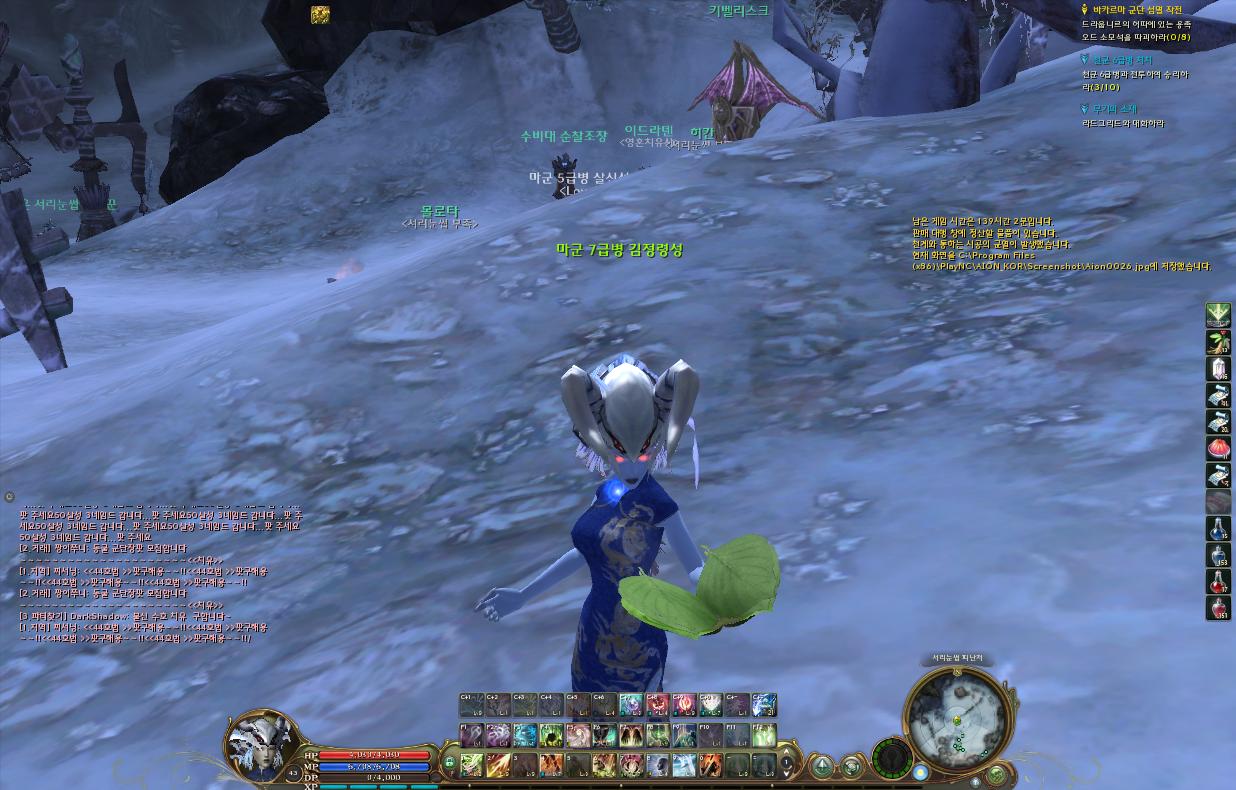
Task: Use the white crystal item slot
Action: pyautogui.click(x=1217, y=368)
